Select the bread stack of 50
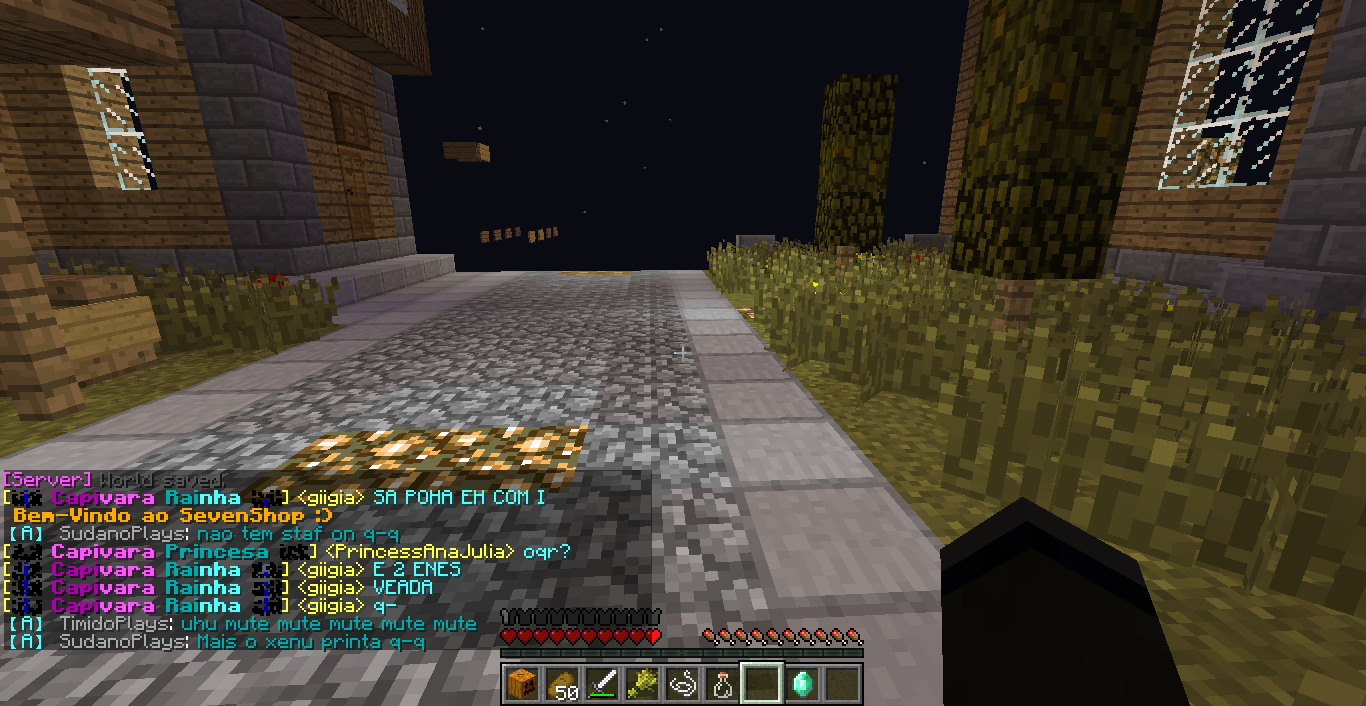 [x=562, y=684]
